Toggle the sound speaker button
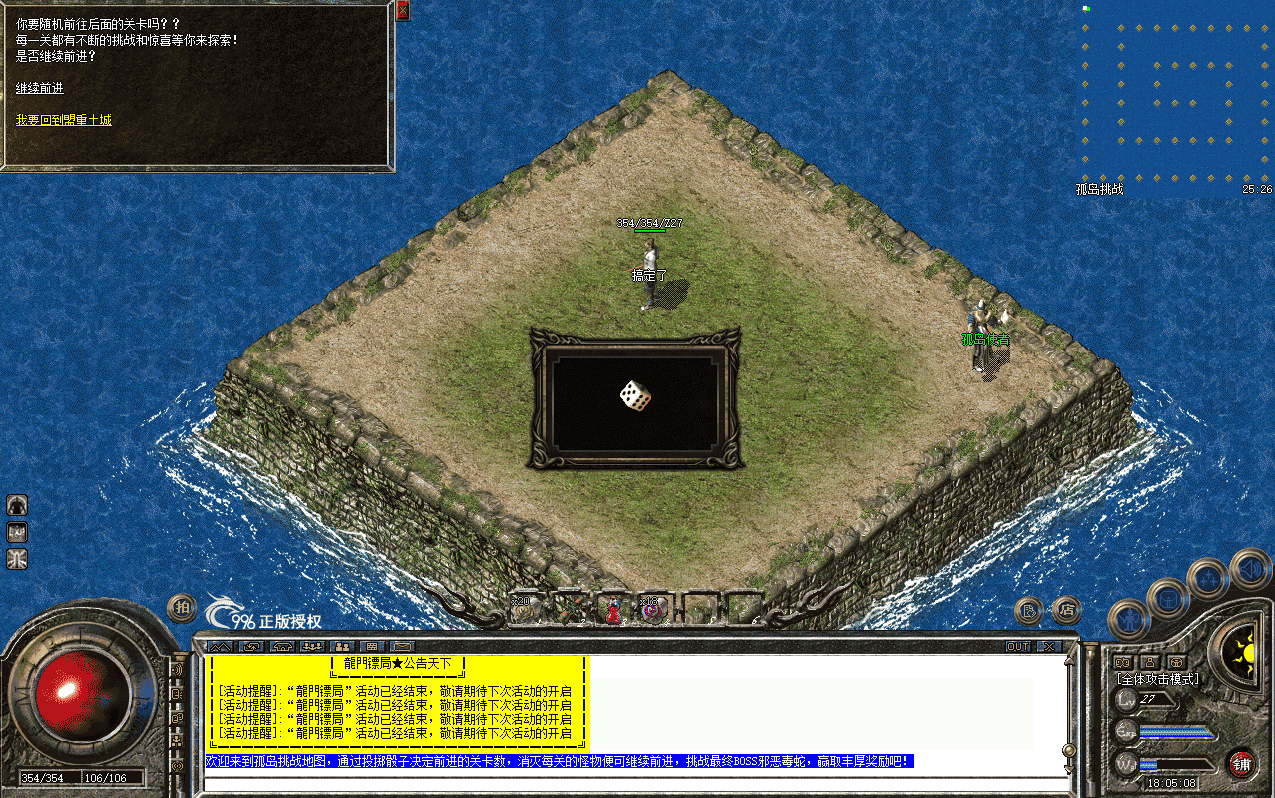This screenshot has height=798, width=1275. 1249,569
